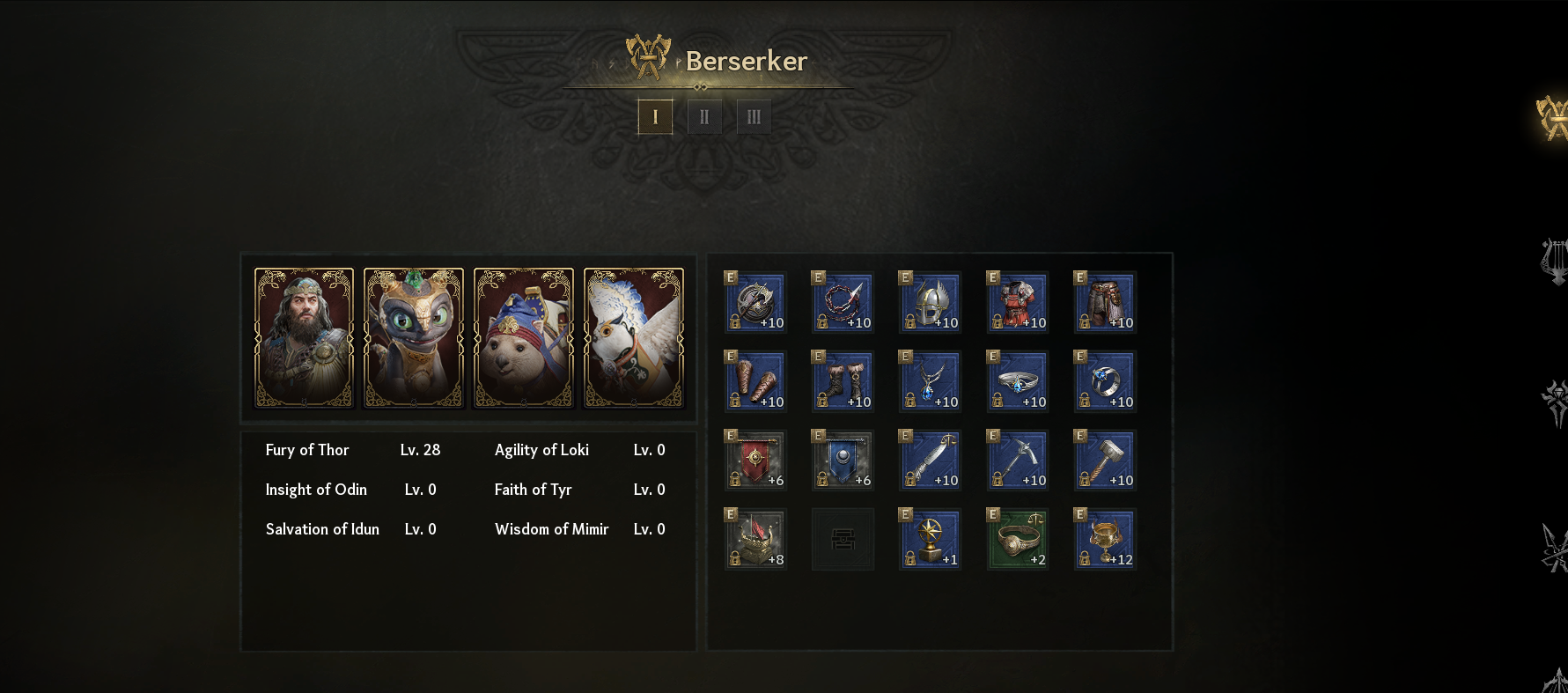Switch to the lyre class icon

tap(1554, 261)
